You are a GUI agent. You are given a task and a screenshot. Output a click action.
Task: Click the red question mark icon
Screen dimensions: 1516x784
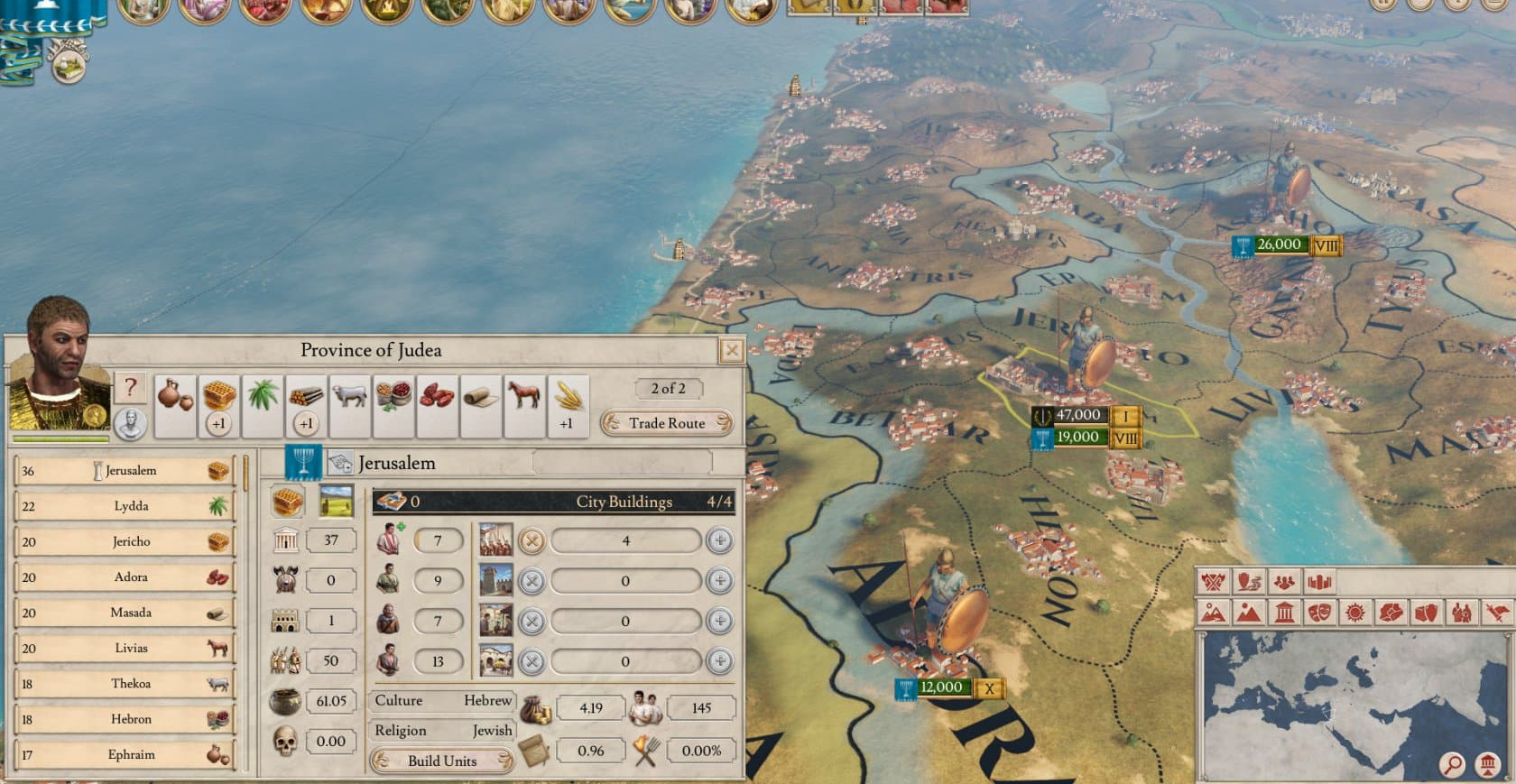[131, 388]
